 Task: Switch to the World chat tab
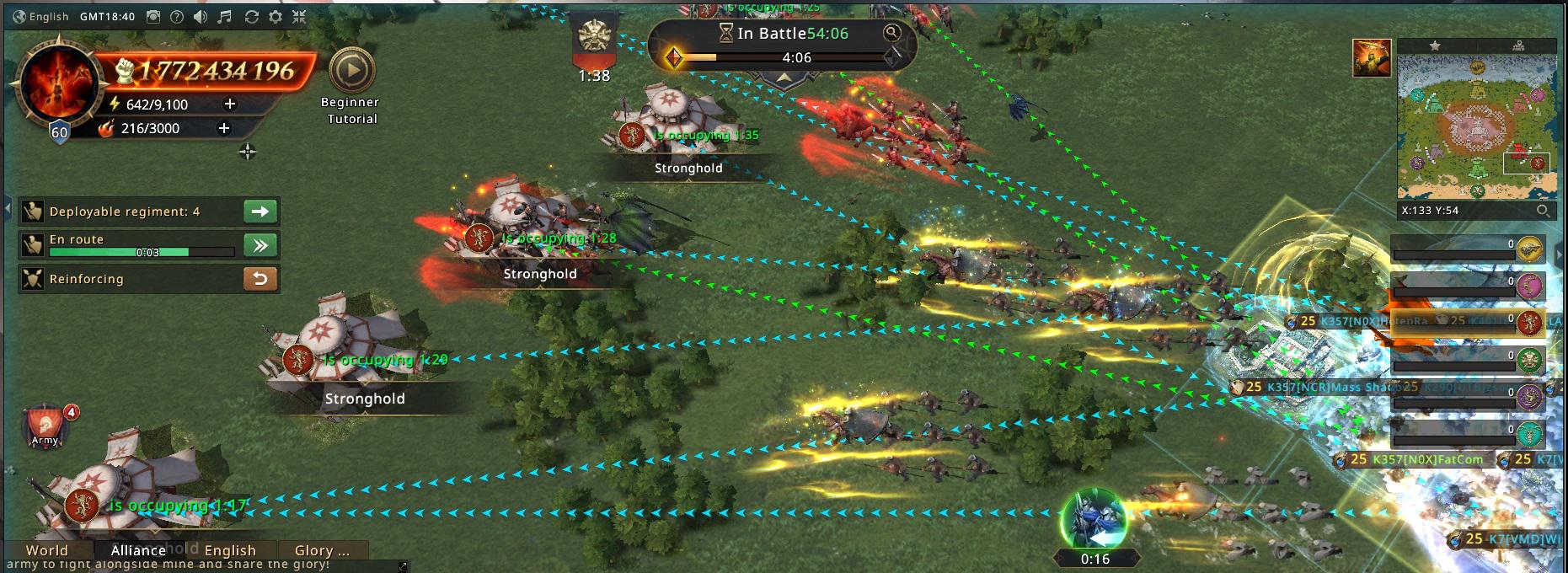pyautogui.click(x=47, y=550)
